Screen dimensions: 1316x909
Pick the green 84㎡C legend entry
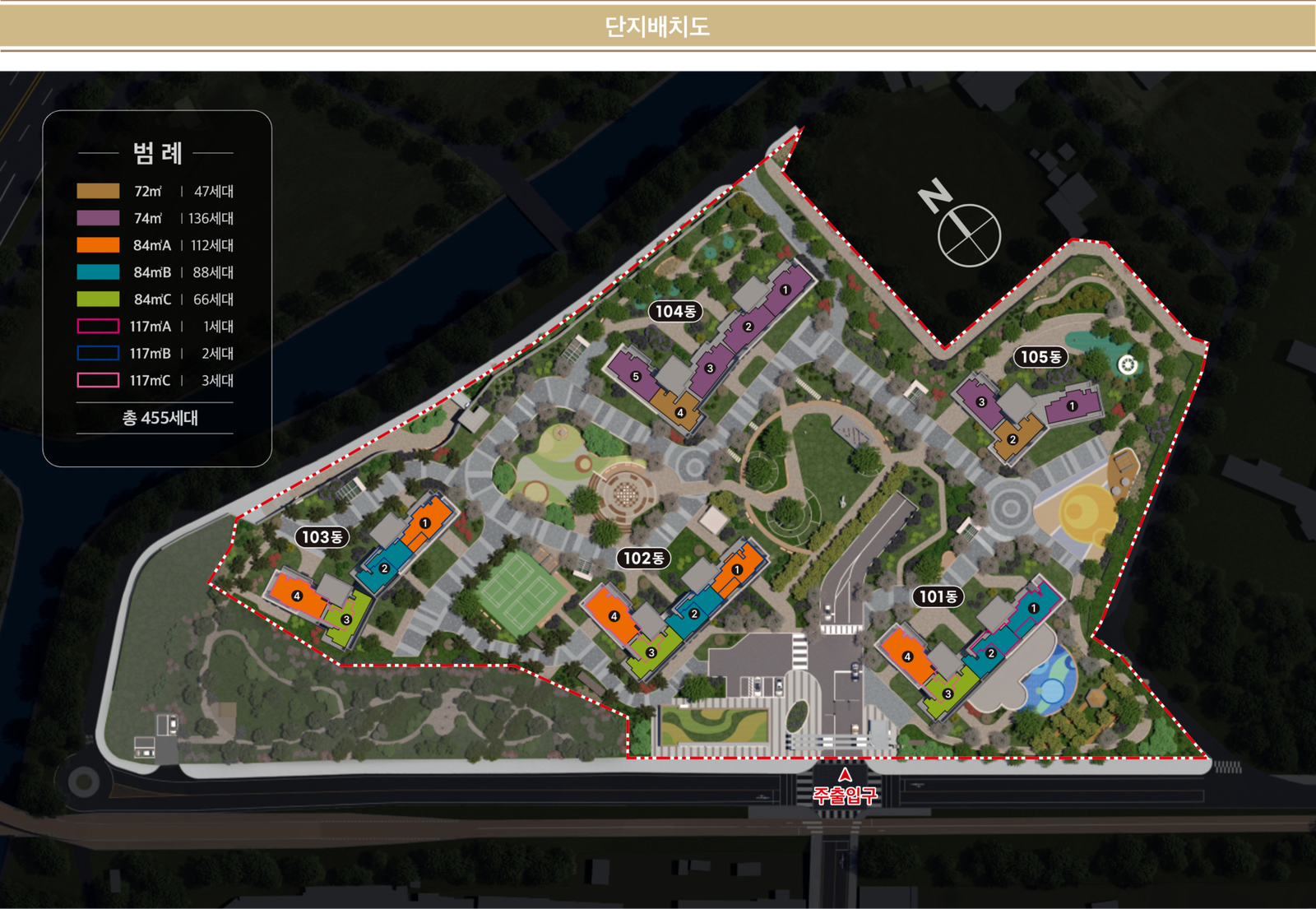coord(155,299)
